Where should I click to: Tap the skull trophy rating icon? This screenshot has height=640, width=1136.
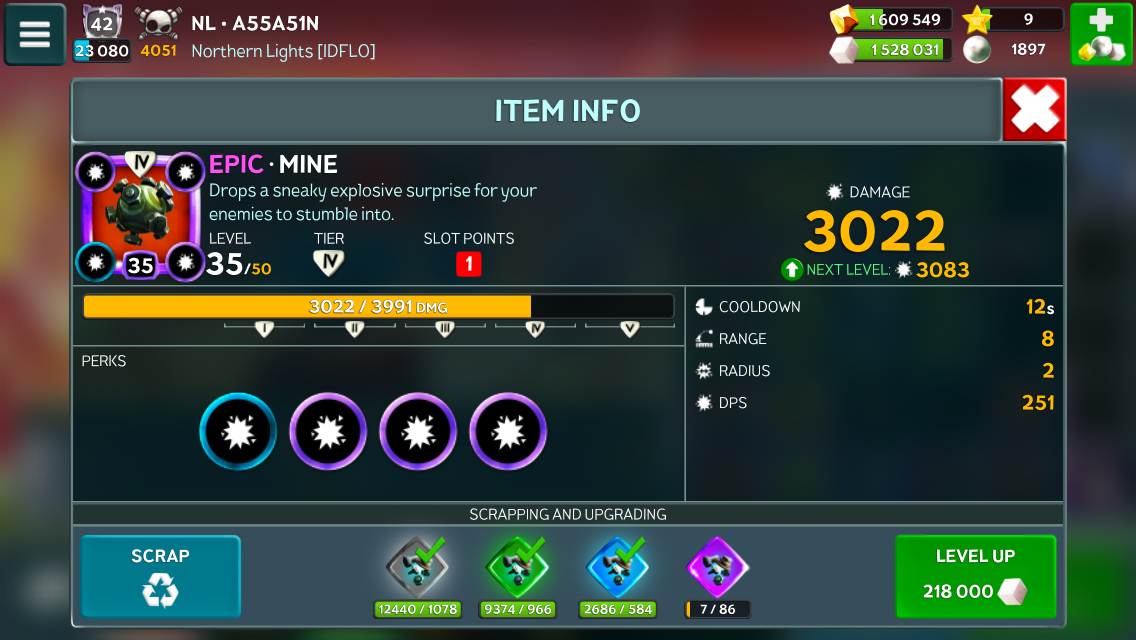(158, 22)
